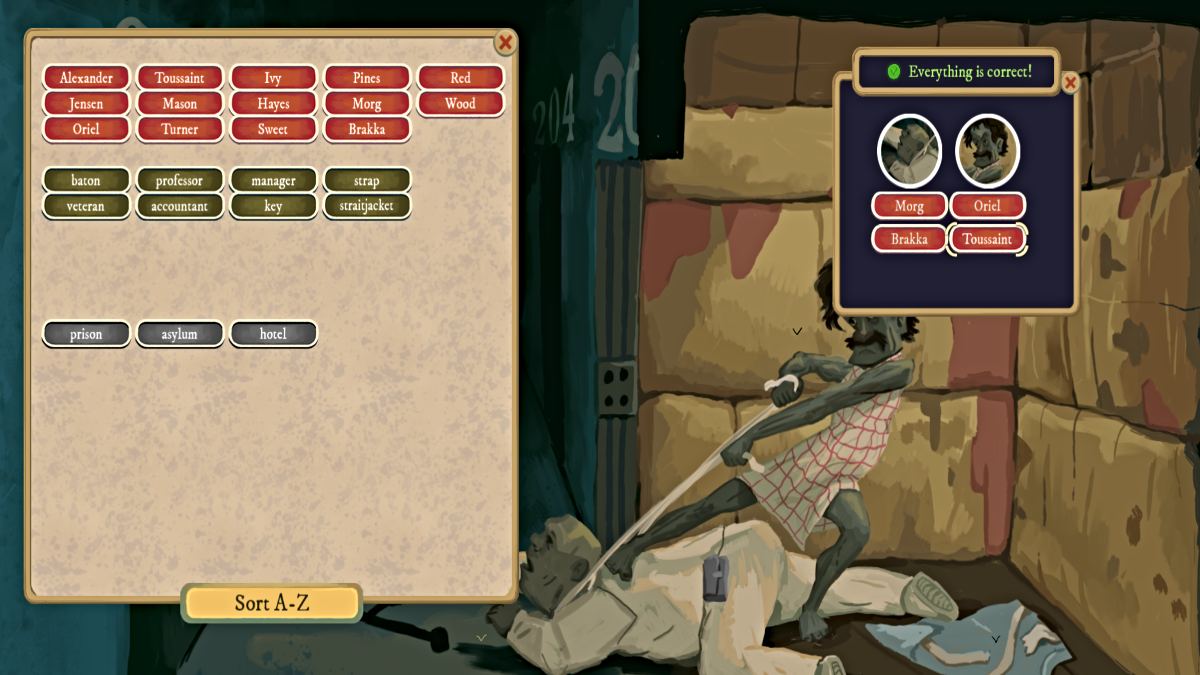Choose the Pines name word
Screen dimensions: 1200x675
pos(367,78)
